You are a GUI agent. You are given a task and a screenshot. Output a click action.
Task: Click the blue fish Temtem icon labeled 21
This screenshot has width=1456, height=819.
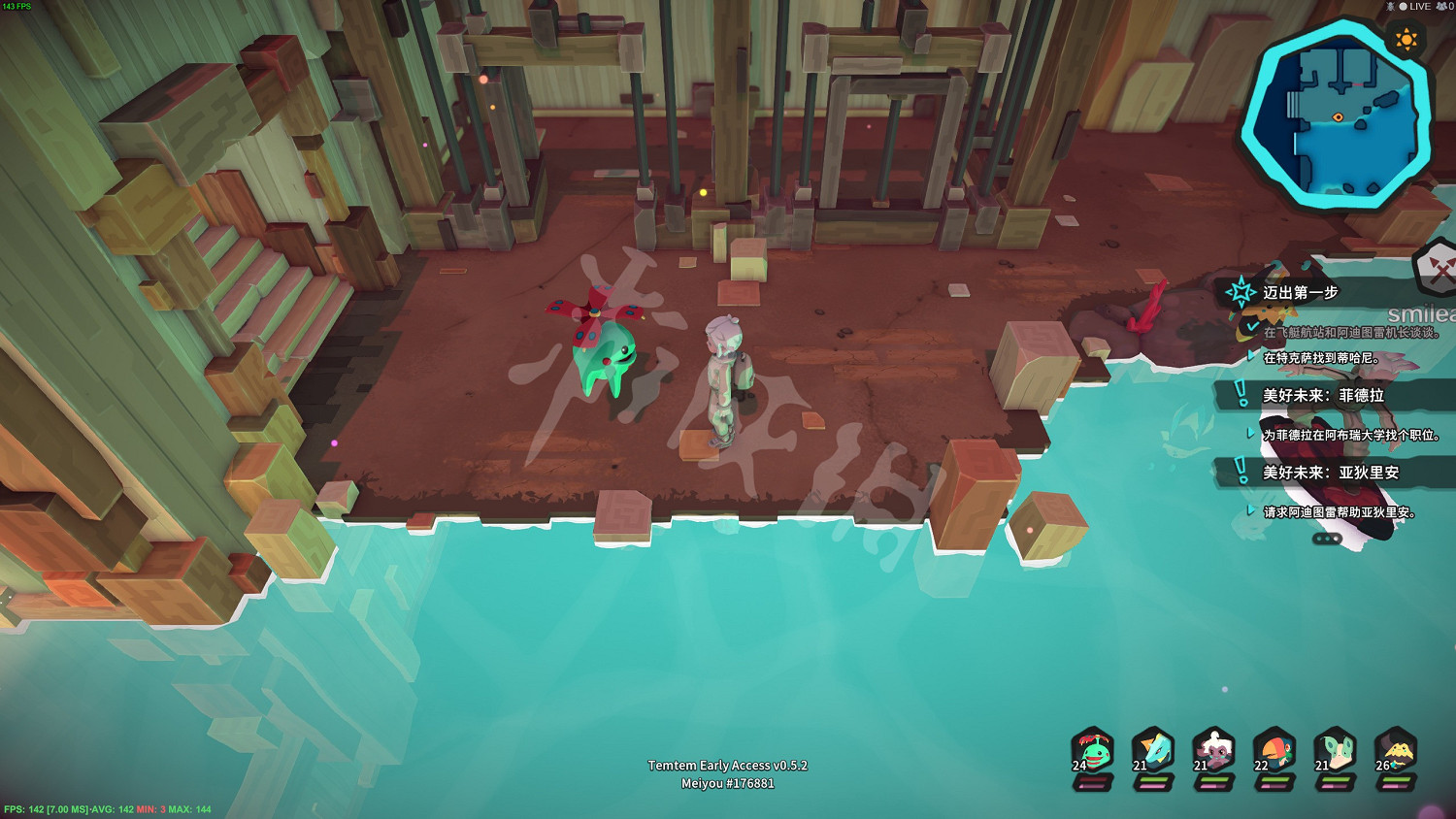(1154, 750)
